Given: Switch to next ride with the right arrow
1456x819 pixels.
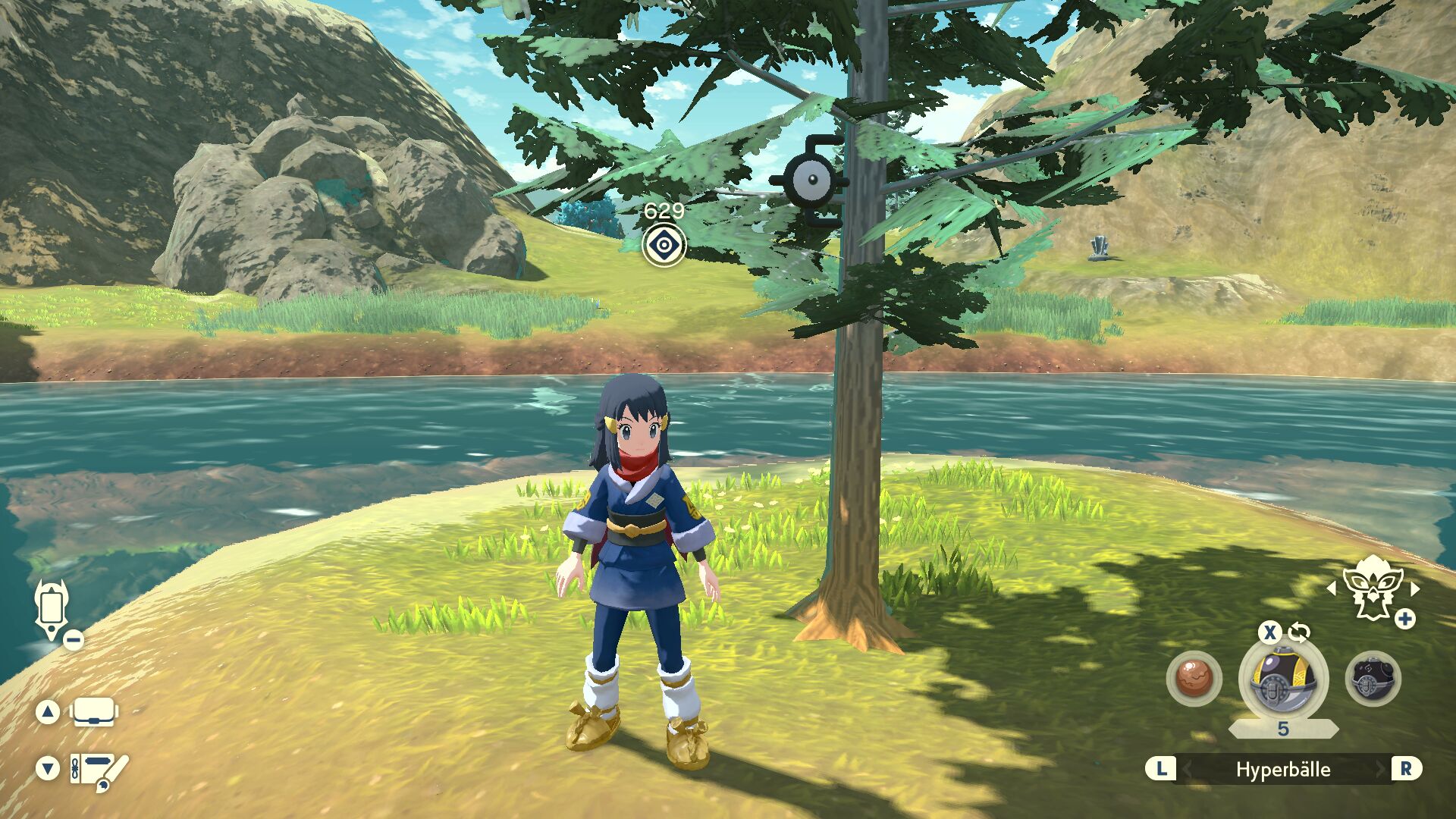Looking at the screenshot, I should pos(1415,588).
